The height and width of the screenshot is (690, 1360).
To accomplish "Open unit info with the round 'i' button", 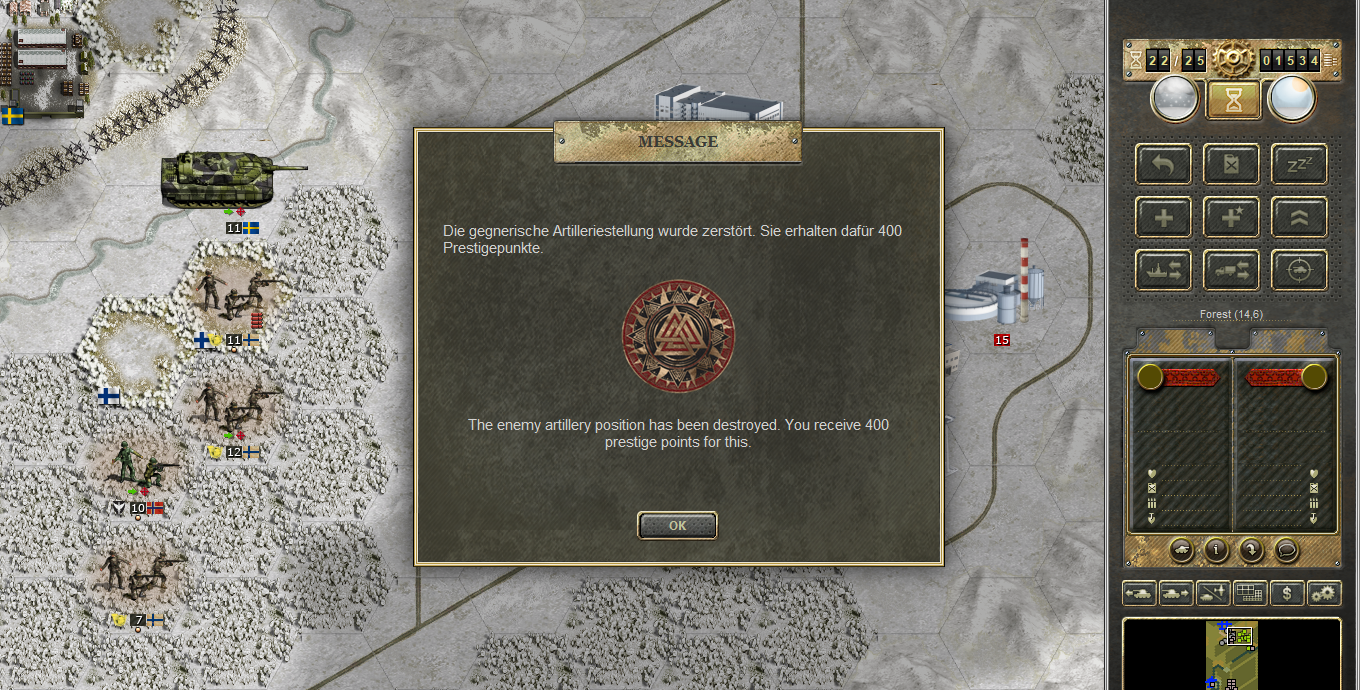I will (x=1216, y=549).
